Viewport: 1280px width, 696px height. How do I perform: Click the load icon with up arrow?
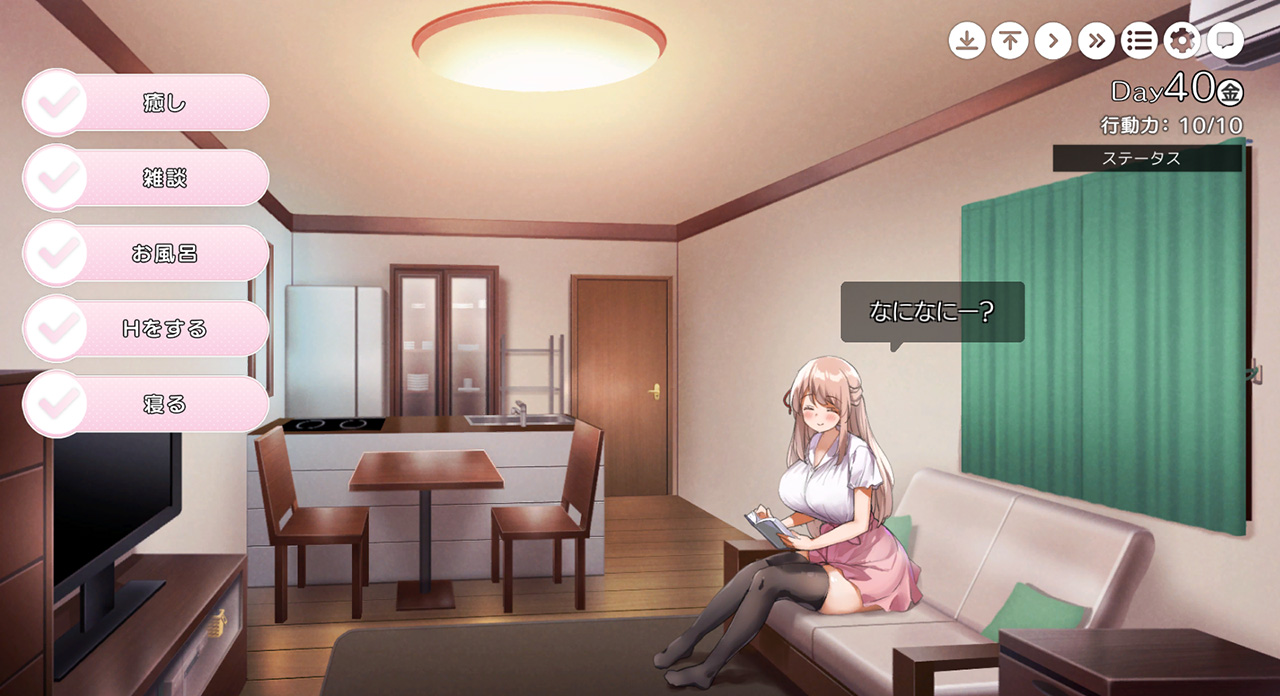(1010, 41)
